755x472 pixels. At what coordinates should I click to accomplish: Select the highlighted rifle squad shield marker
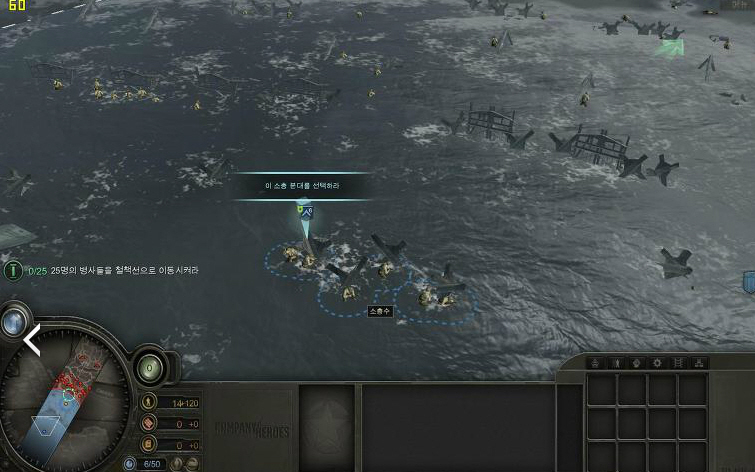tap(306, 212)
